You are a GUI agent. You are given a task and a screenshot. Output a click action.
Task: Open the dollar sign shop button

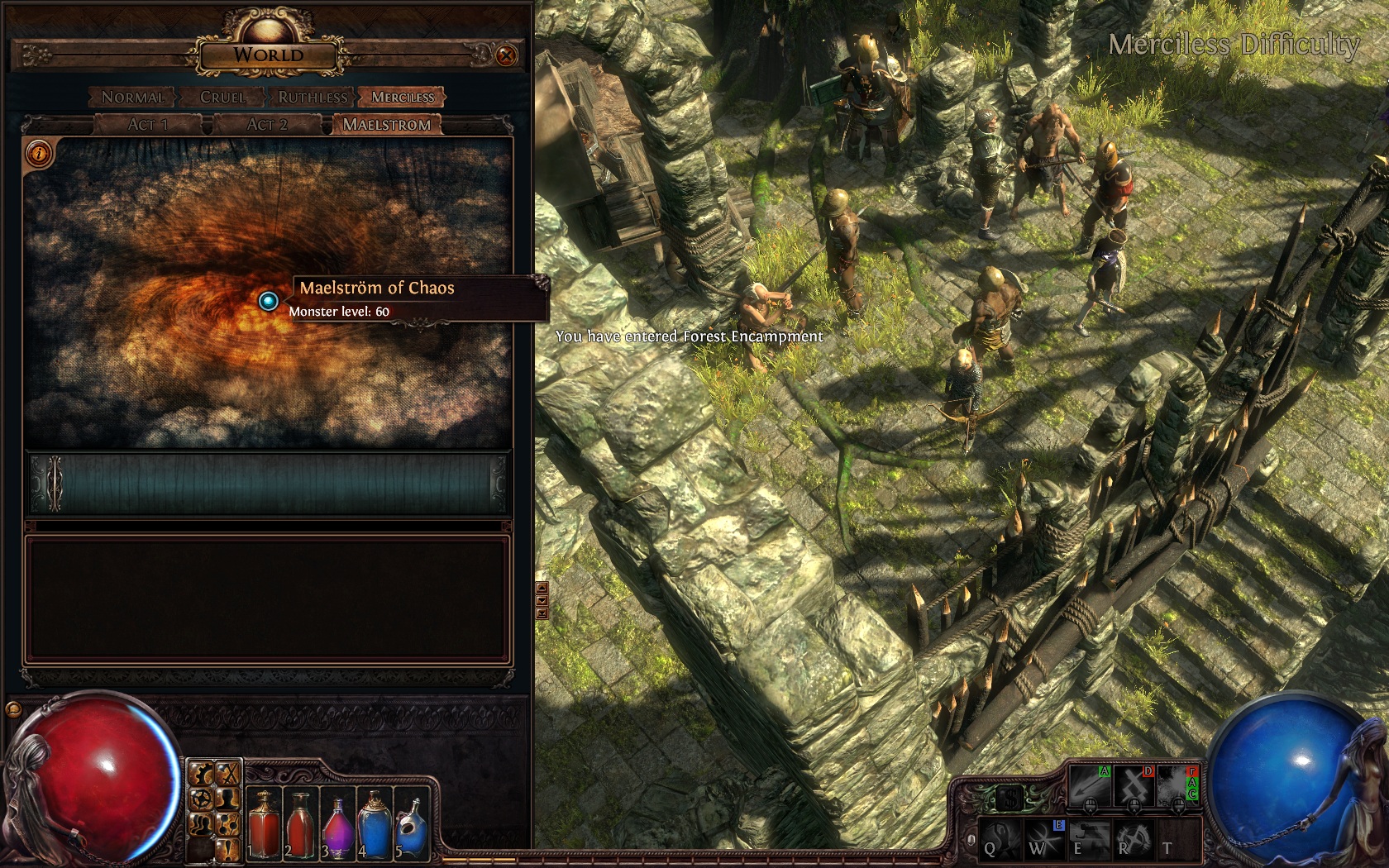coord(1009,798)
